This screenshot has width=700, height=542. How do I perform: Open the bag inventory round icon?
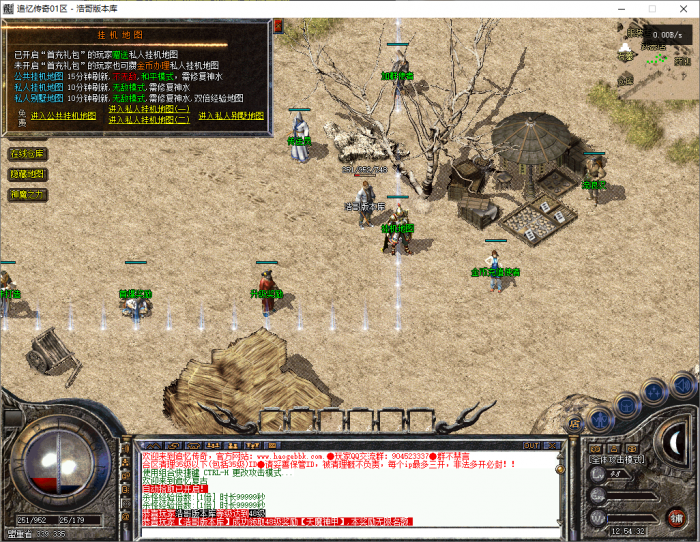tap(627, 400)
